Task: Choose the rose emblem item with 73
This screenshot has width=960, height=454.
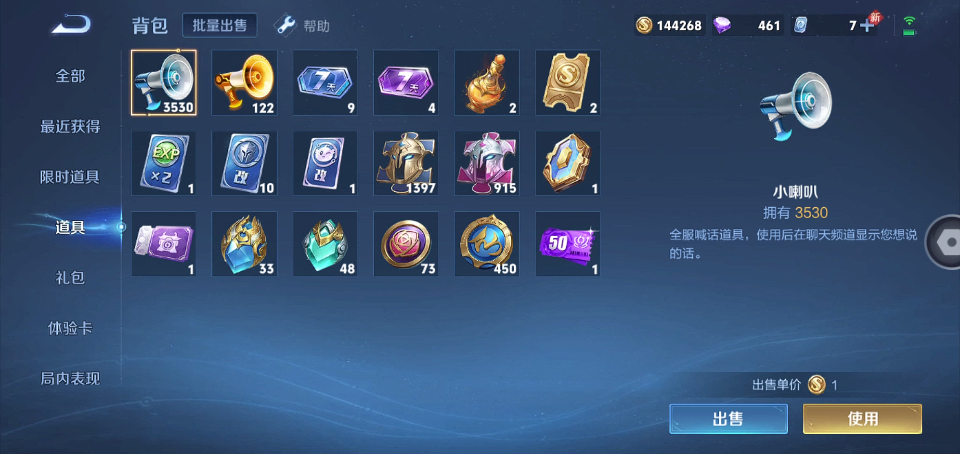Action: [x=406, y=244]
